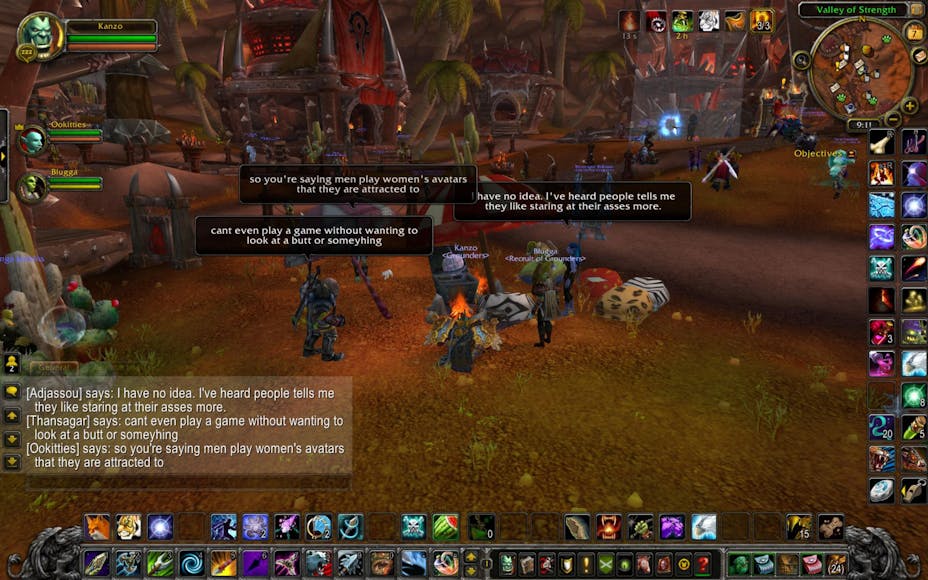The image size is (928, 580).
Task: Open the calendar button showing 7
Action: [914, 32]
